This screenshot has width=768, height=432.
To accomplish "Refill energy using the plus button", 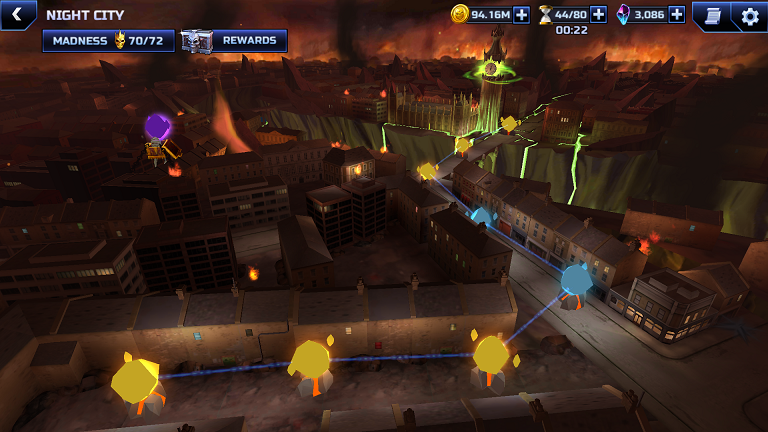I will click(598, 14).
